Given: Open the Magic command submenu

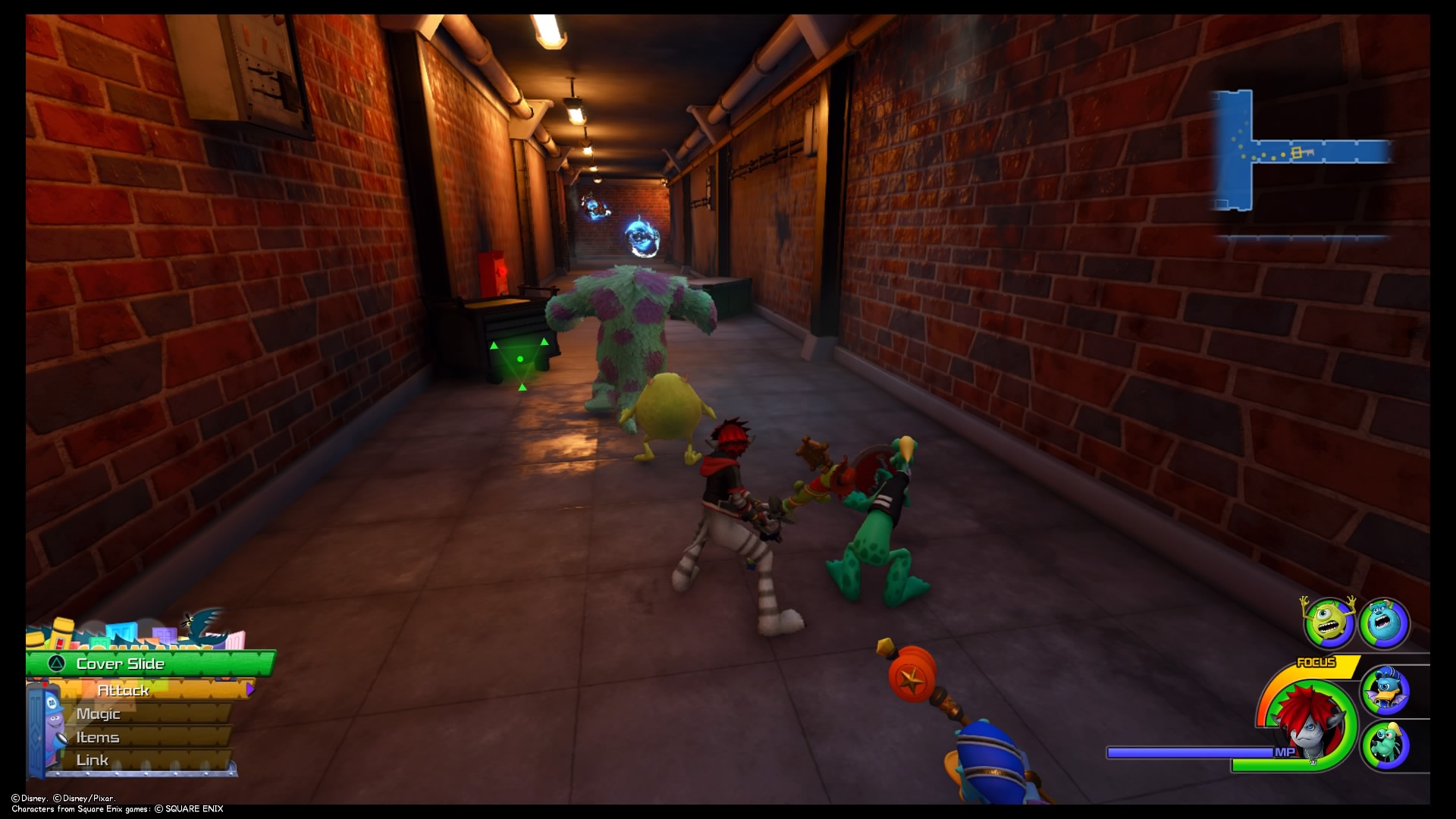Looking at the screenshot, I should [99, 714].
